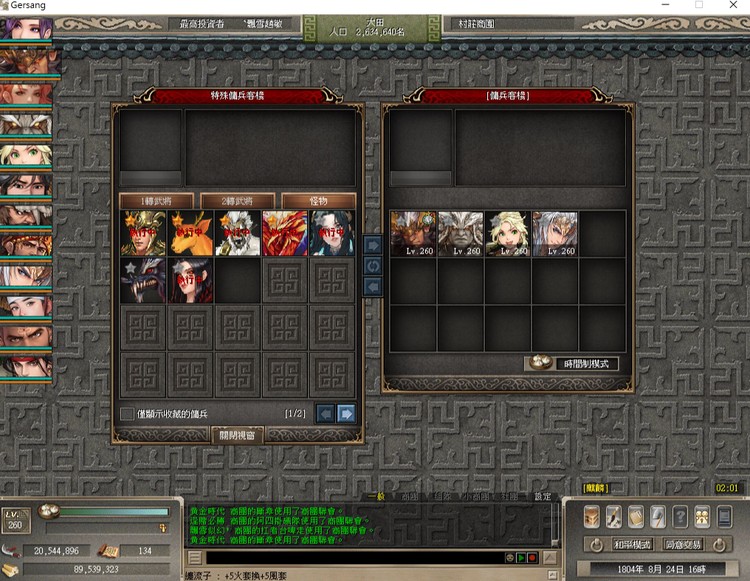Choose the red phoenix mercenary slot
This screenshot has width=750, height=581.
(285, 233)
